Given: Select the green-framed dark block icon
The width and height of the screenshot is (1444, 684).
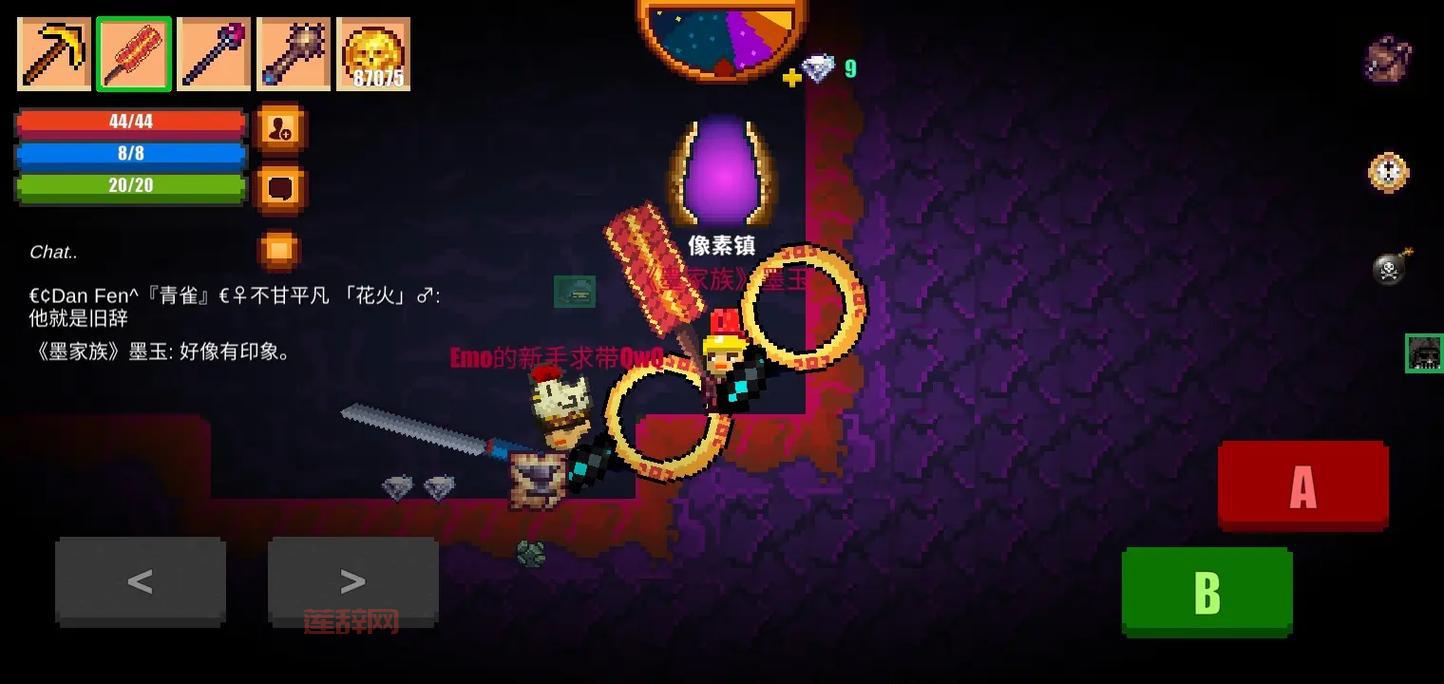Looking at the screenshot, I should [x=1424, y=353].
